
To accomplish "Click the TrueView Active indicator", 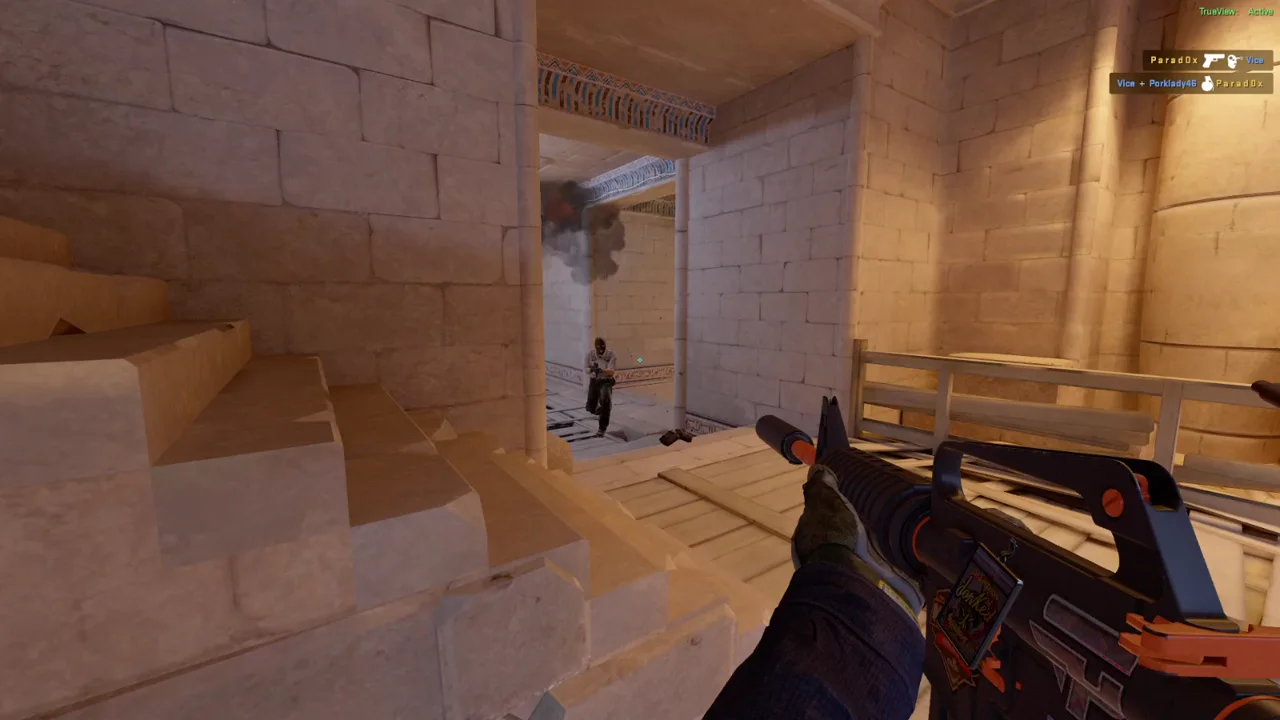I will click(x=1235, y=11).
